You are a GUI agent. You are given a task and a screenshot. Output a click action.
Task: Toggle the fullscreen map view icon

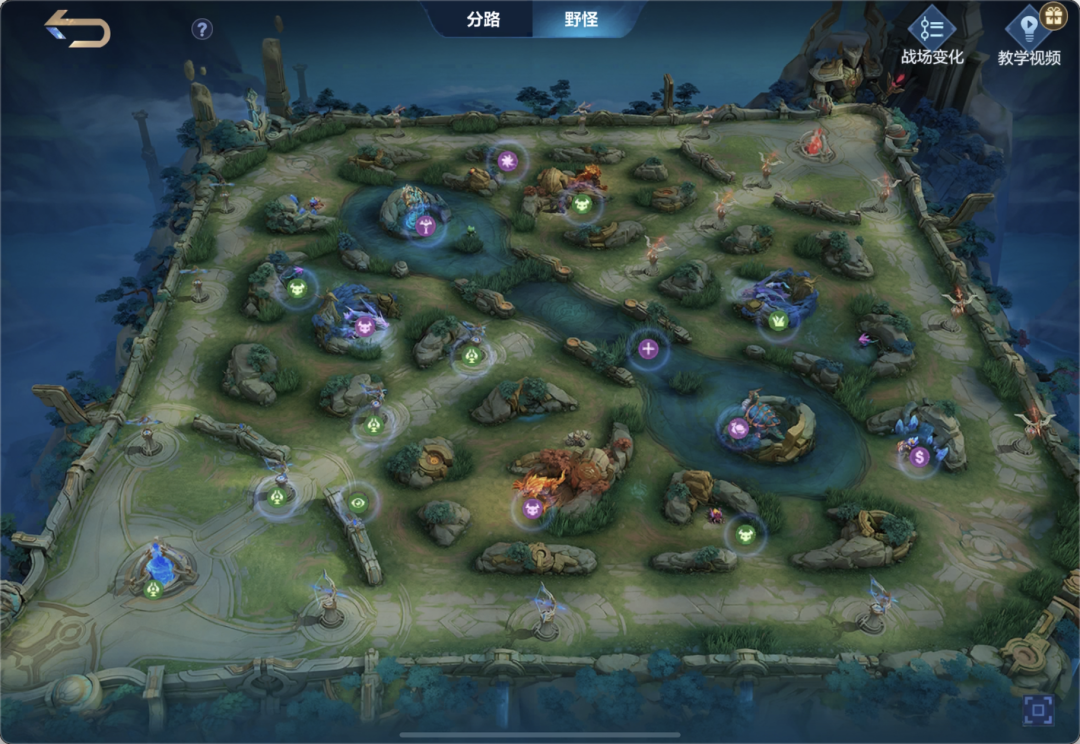1039,711
